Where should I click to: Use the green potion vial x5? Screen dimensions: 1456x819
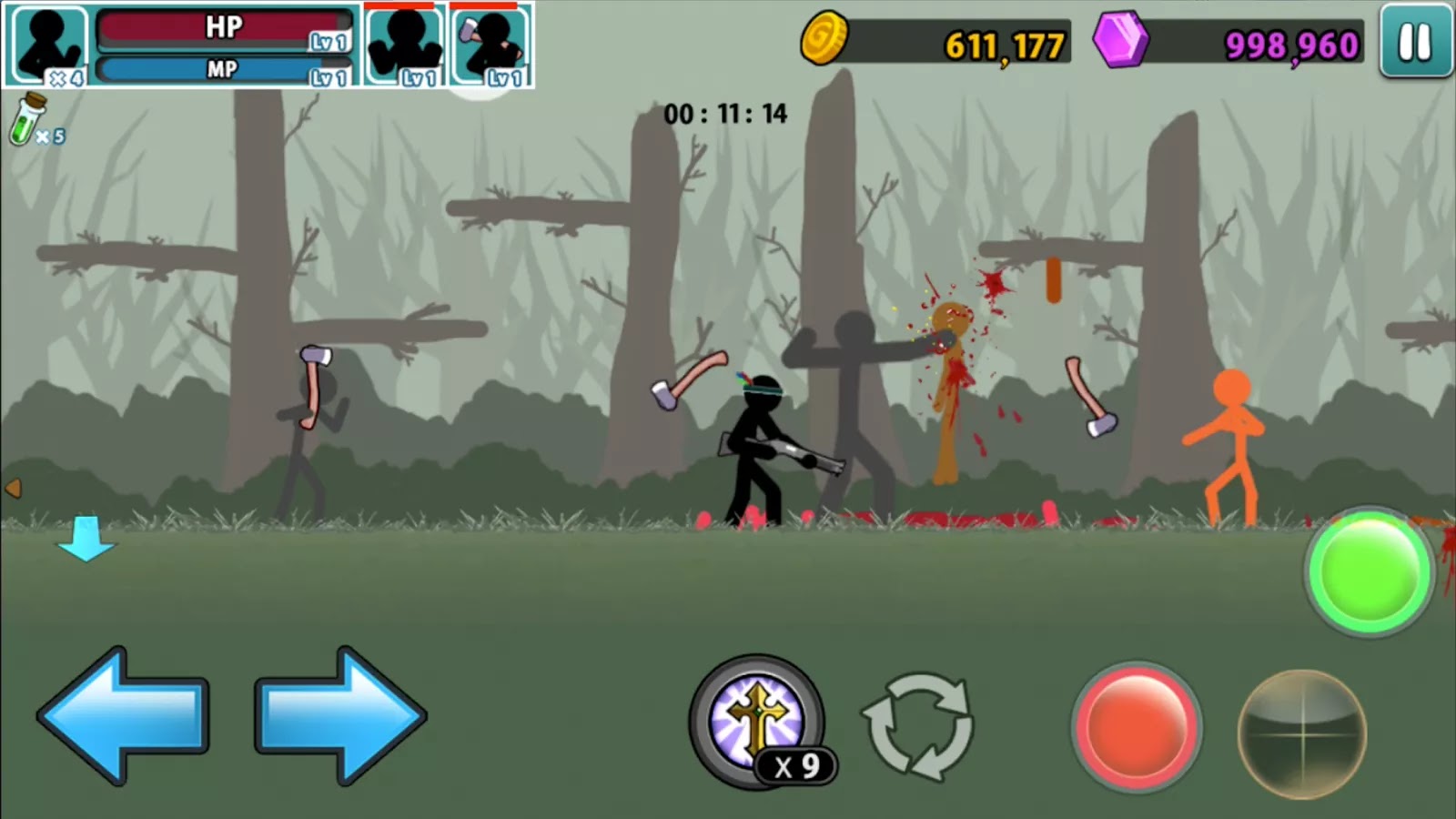[30, 121]
